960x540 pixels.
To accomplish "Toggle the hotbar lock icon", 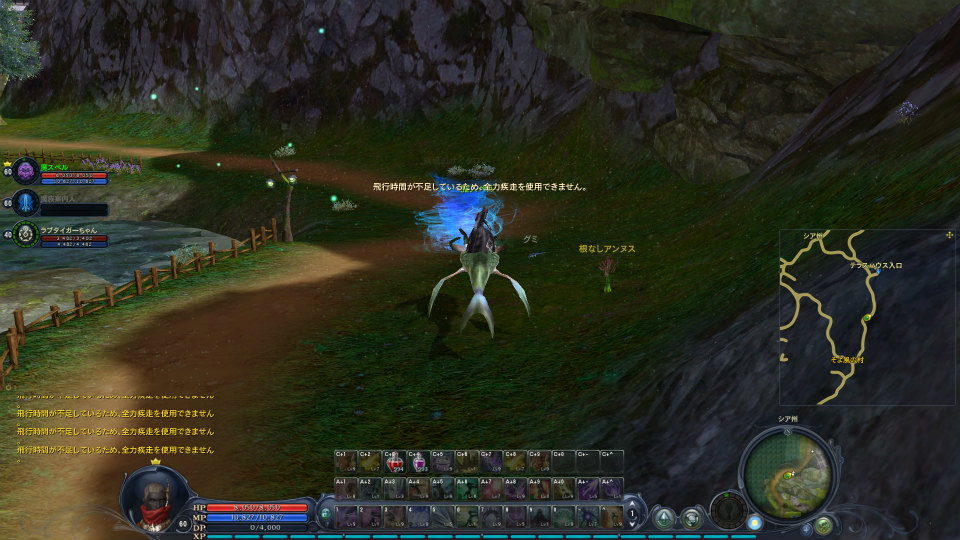I will pos(325,516).
